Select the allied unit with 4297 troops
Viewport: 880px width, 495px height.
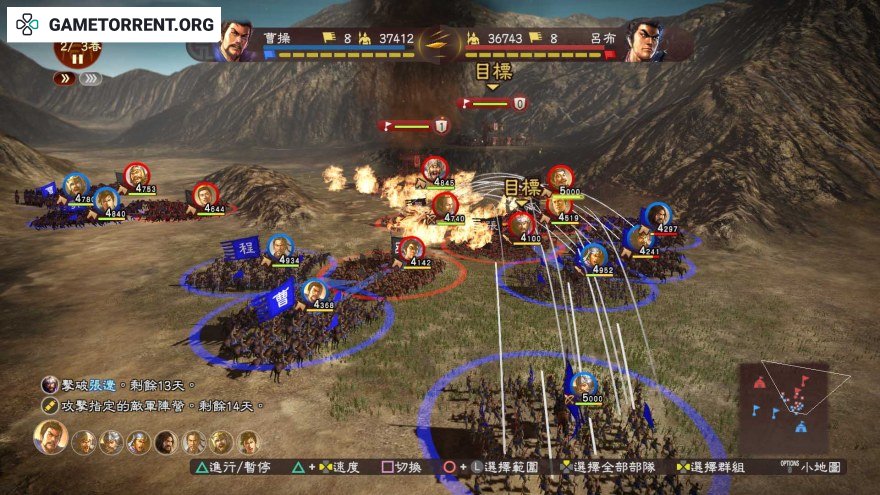pos(657,215)
